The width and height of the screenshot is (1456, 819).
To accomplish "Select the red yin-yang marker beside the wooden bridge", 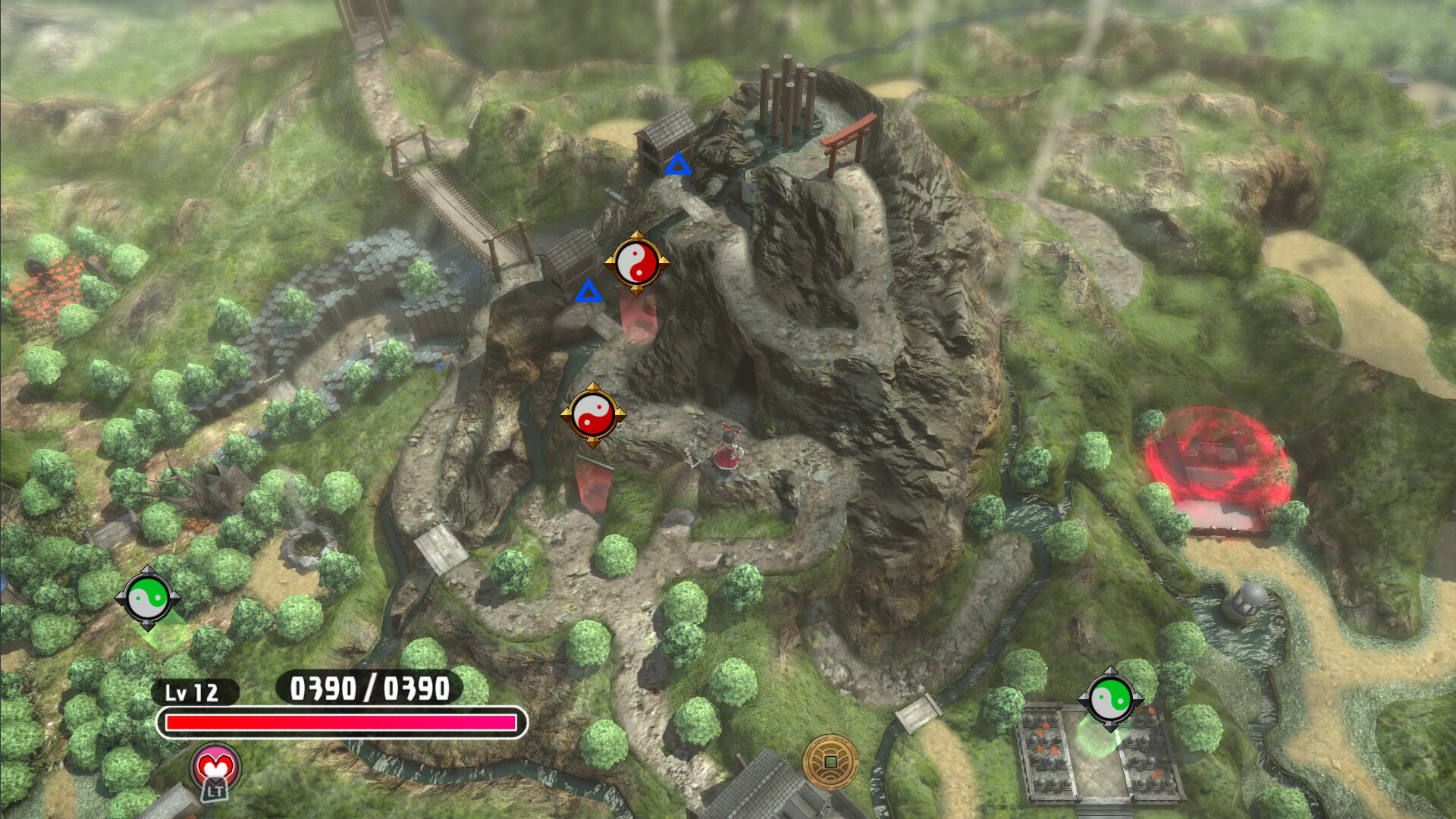I will (x=636, y=263).
